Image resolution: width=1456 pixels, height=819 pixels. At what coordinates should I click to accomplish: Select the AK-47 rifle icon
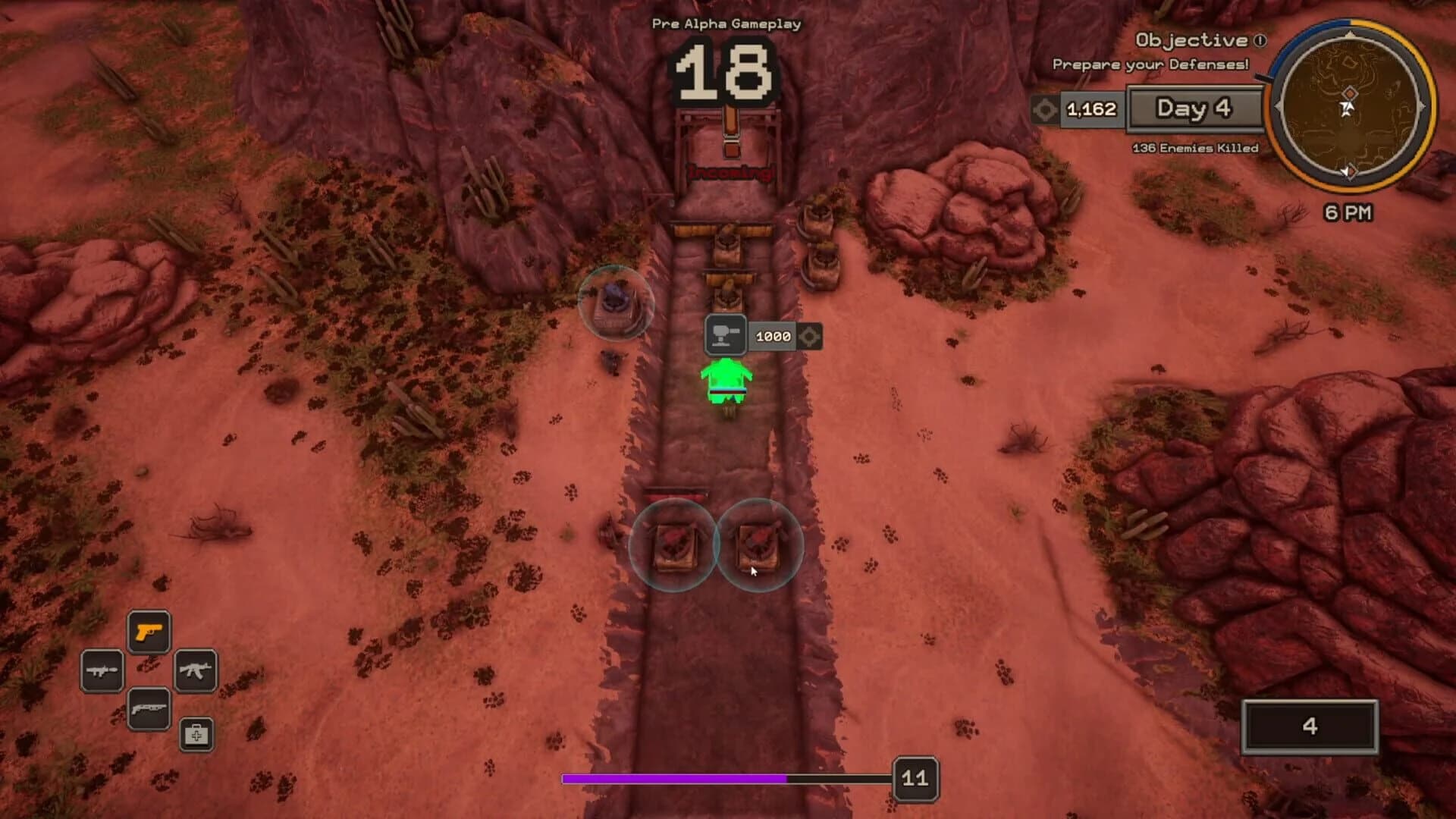point(194,670)
